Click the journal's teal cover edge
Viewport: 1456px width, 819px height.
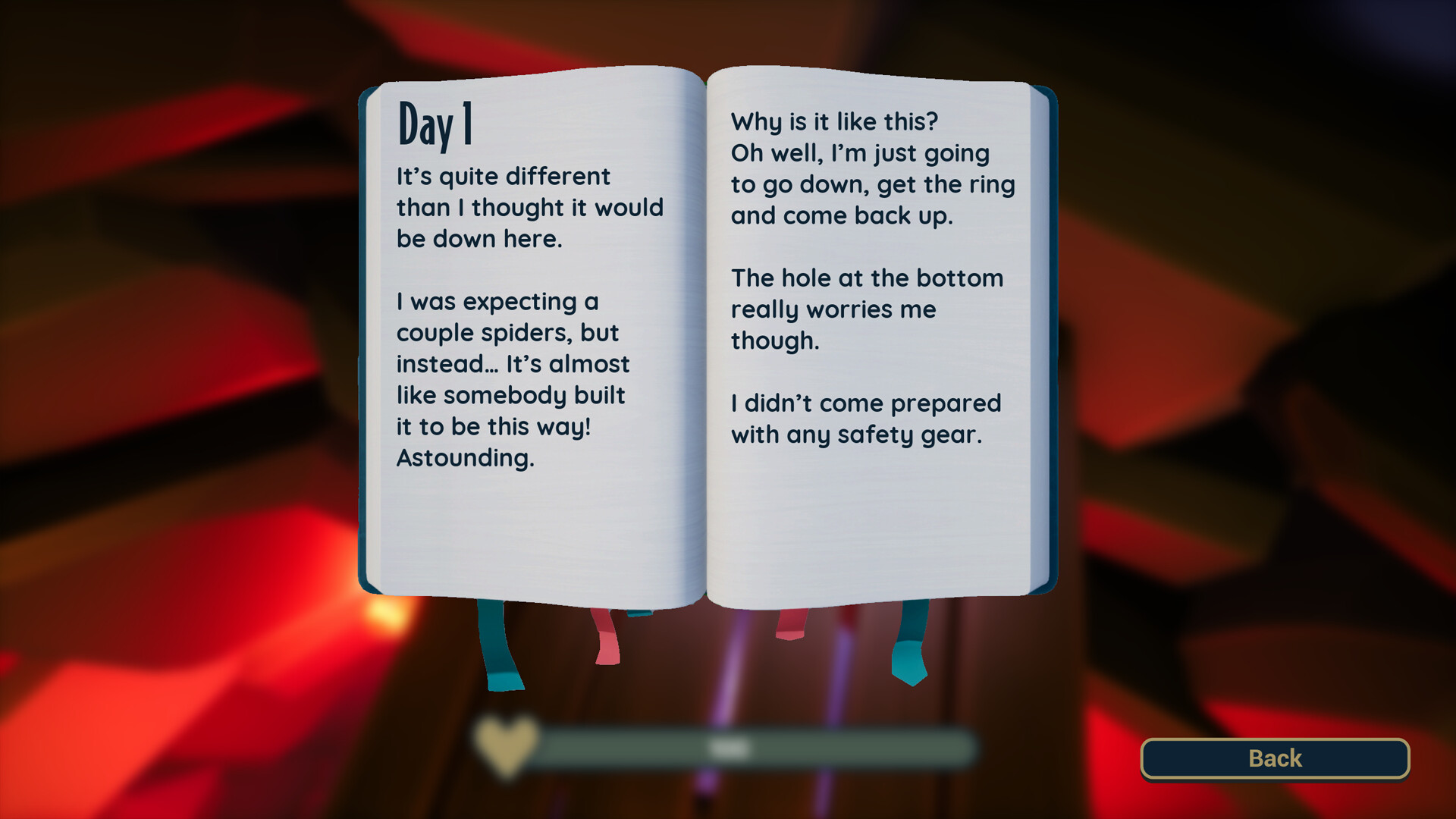pyautogui.click(x=364, y=341)
